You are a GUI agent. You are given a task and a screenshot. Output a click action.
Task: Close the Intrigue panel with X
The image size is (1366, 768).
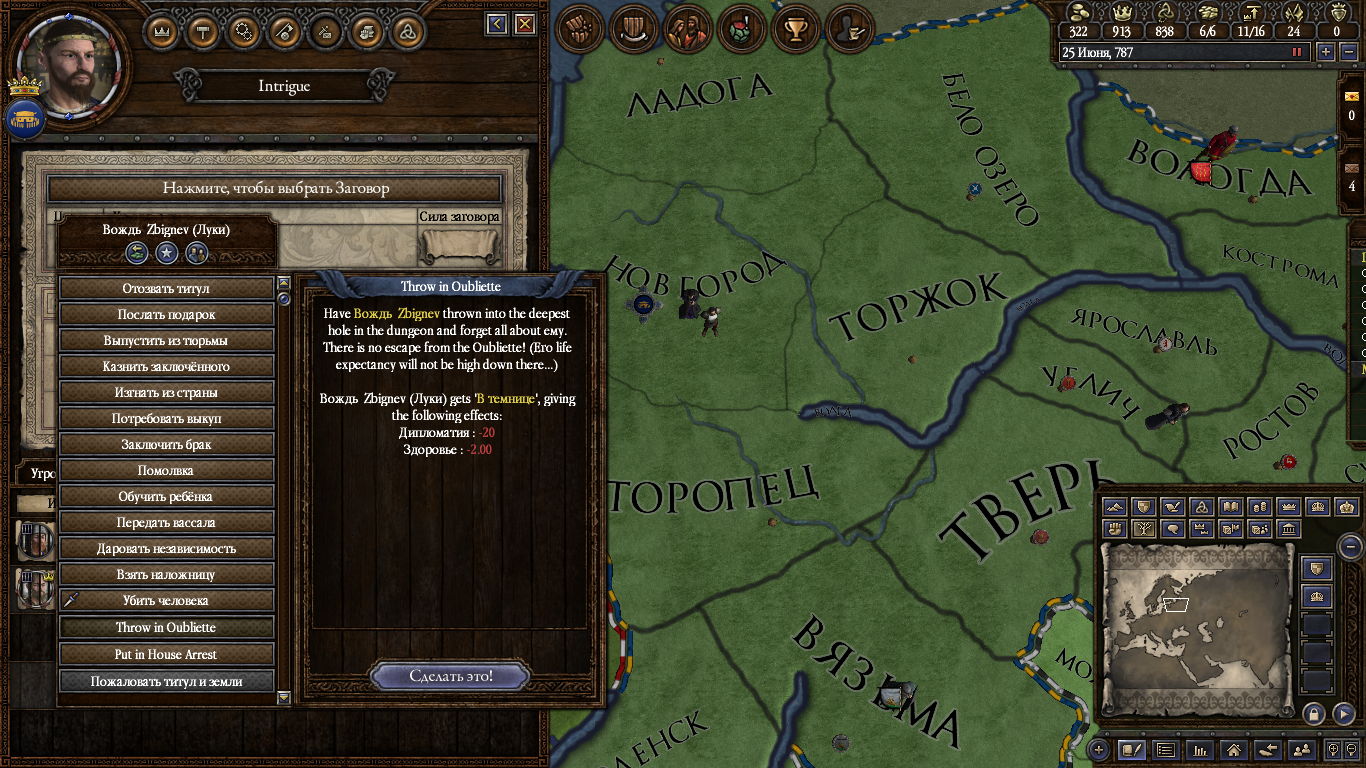525,24
